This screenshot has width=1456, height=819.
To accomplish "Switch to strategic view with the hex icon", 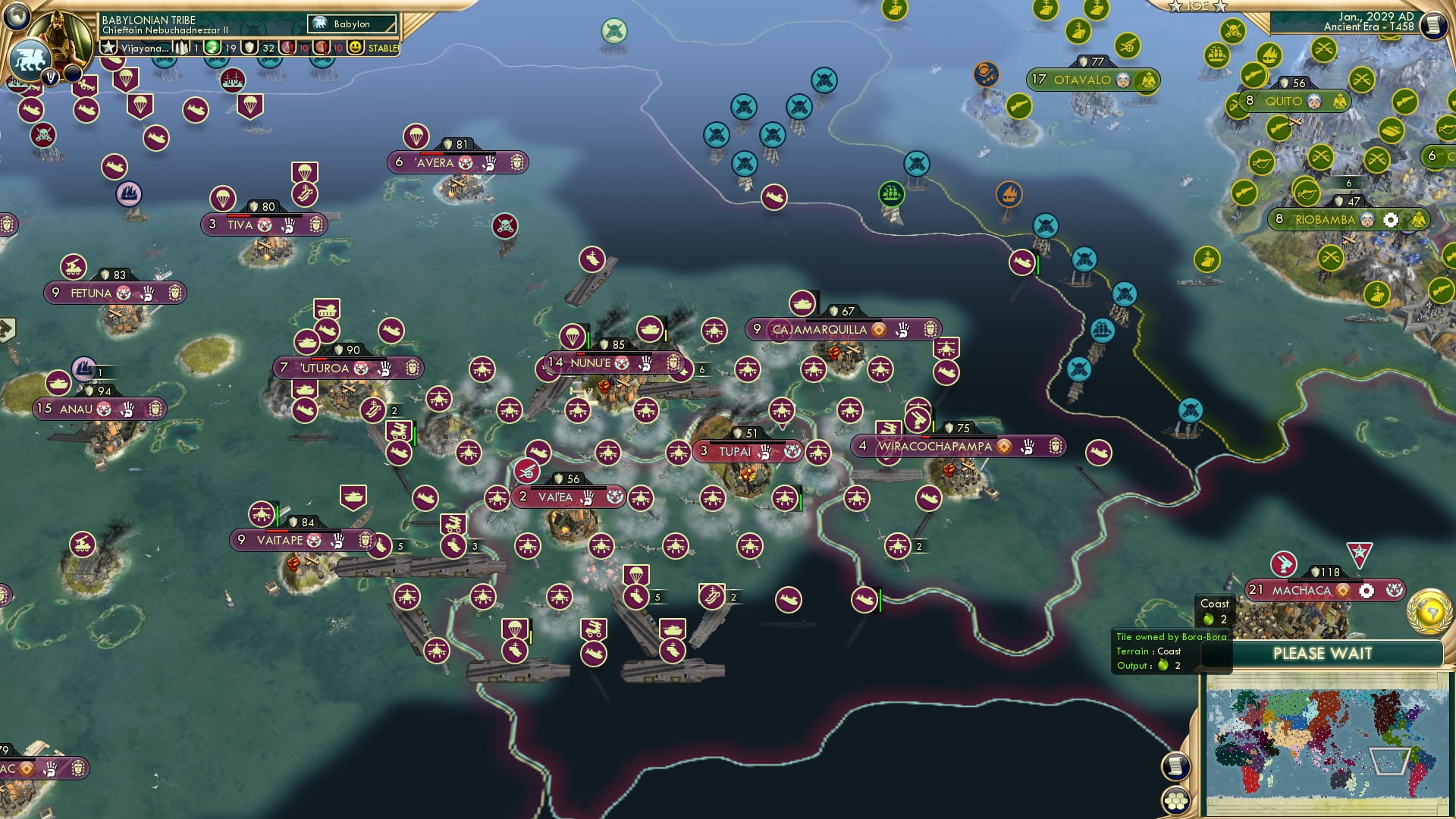I will pos(1176,801).
